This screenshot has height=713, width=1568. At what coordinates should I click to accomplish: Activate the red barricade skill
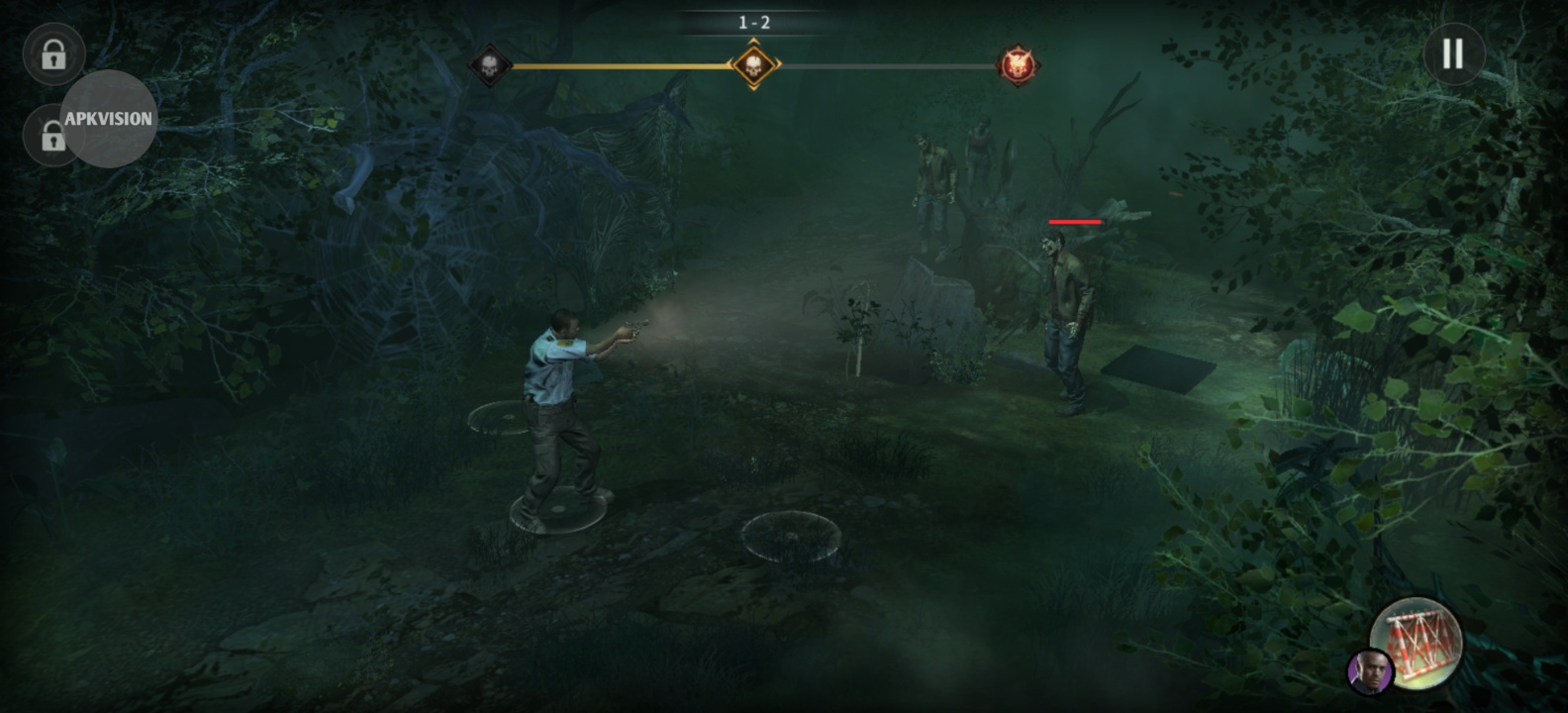point(1420,644)
